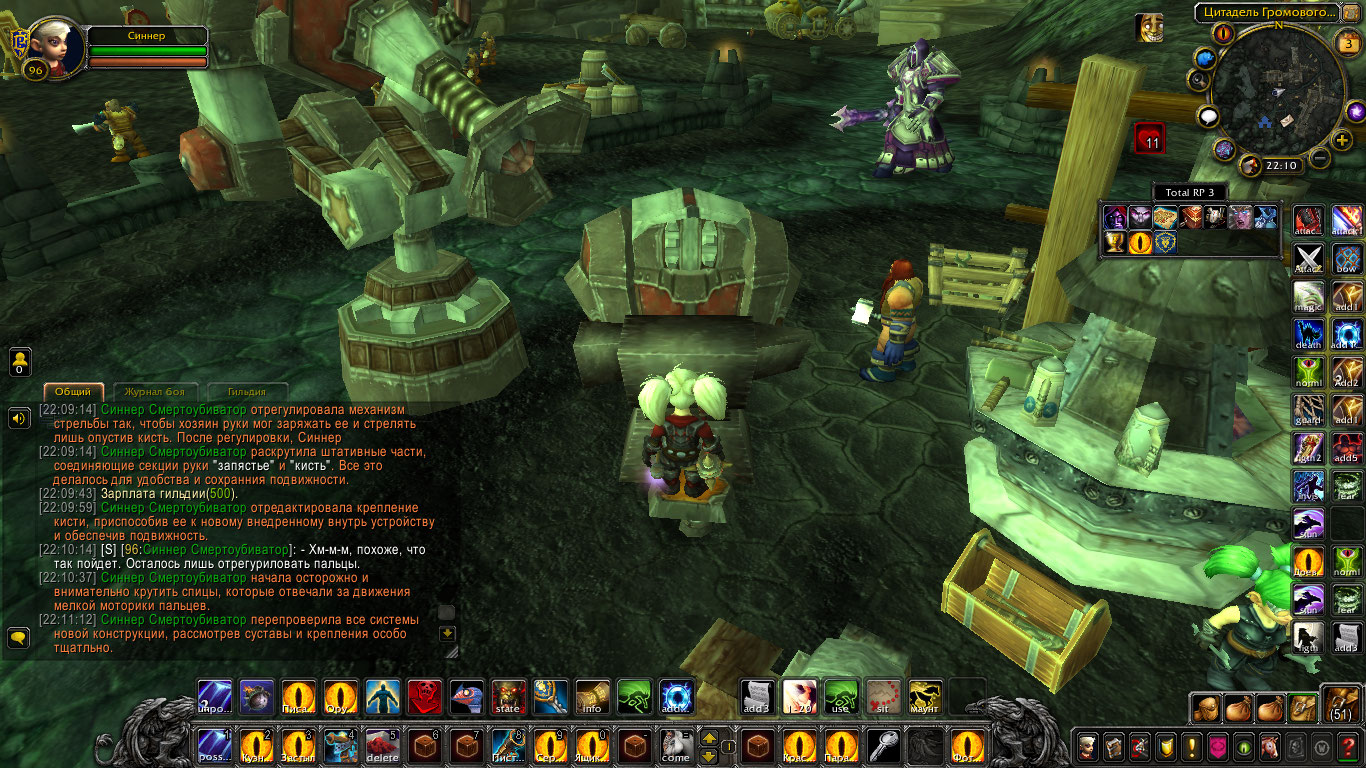The height and width of the screenshot is (768, 1366).
Task: Switch to the Журнал боя chat tab
Action: click(156, 392)
